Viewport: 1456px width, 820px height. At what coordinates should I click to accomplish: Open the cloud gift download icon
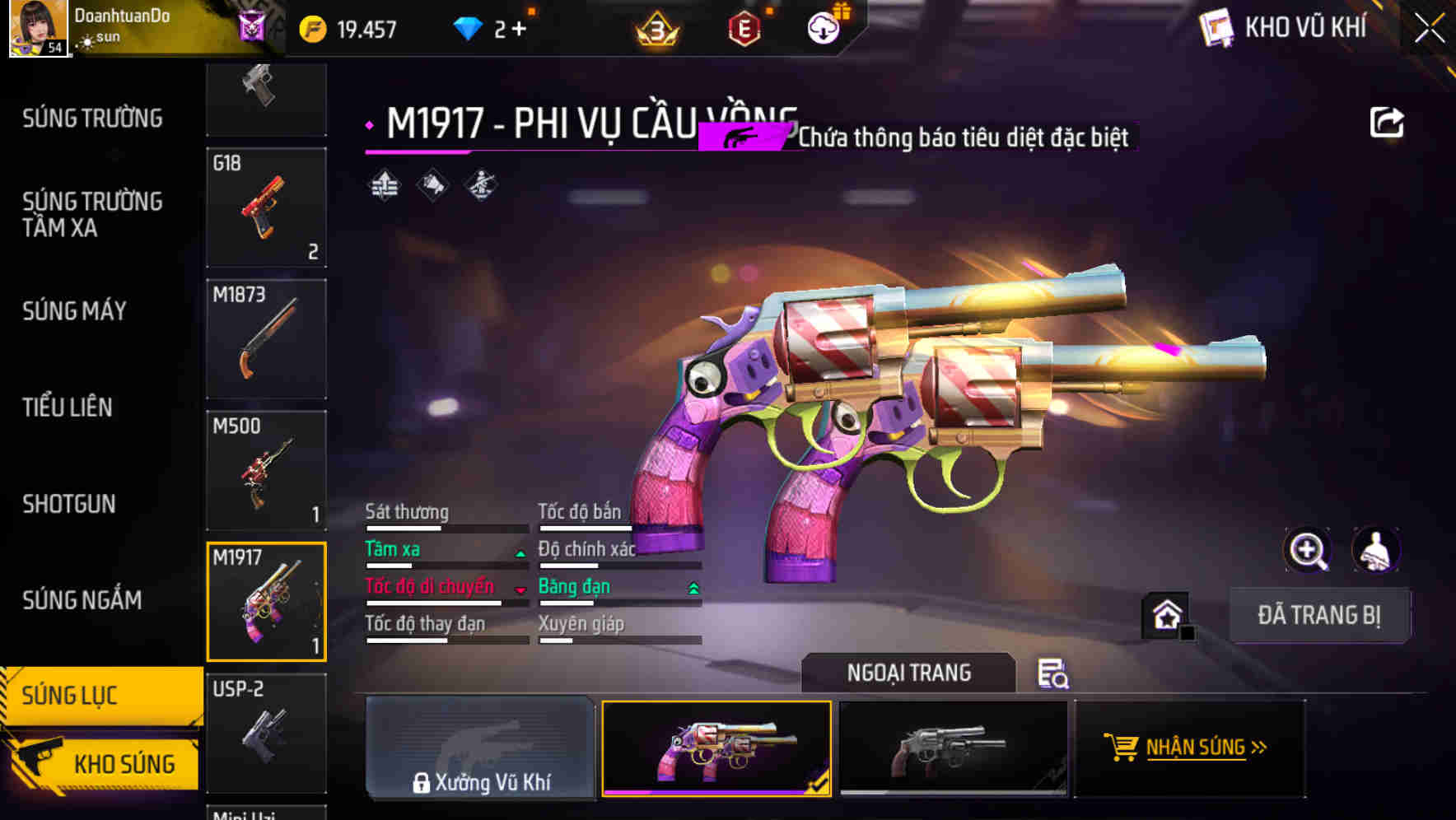click(821, 27)
